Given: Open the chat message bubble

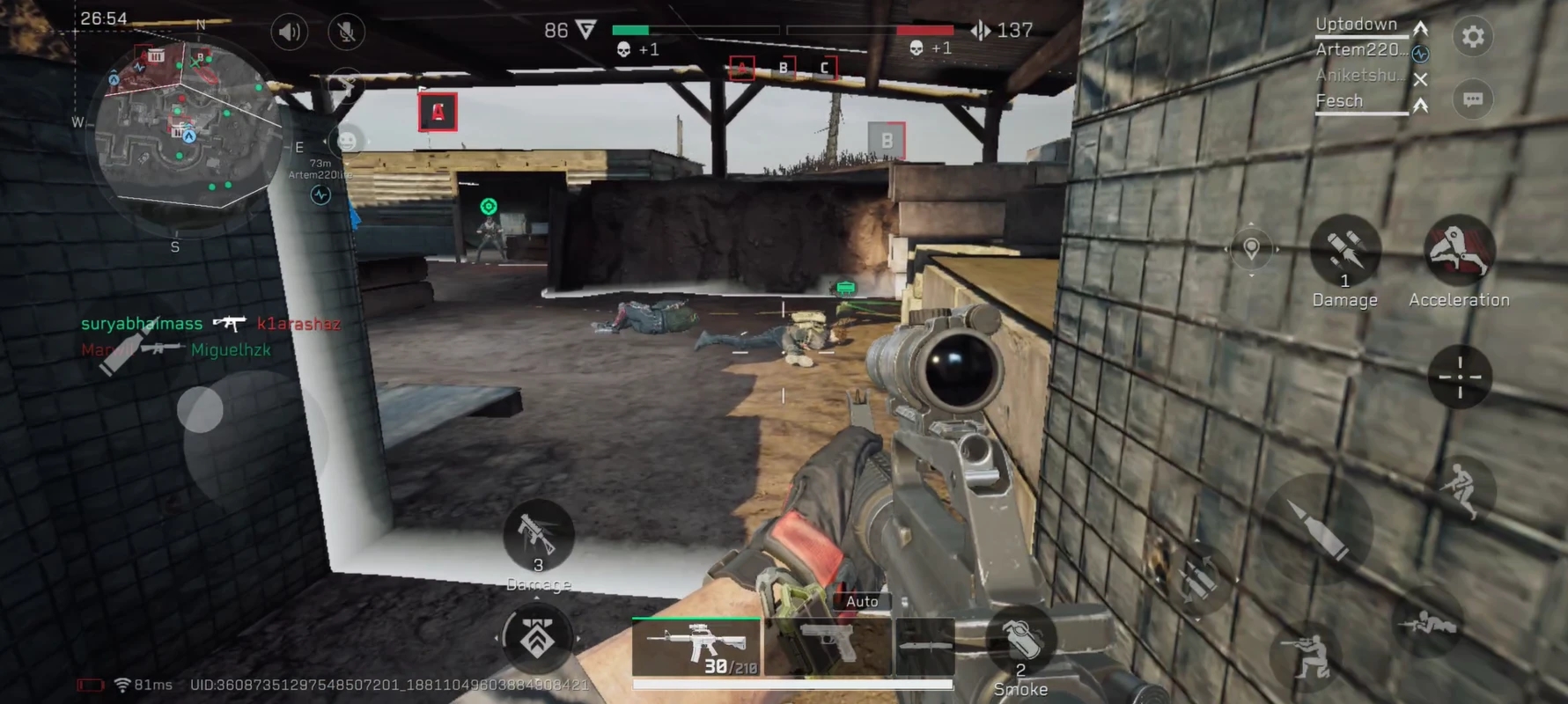Looking at the screenshot, I should coord(1473,99).
